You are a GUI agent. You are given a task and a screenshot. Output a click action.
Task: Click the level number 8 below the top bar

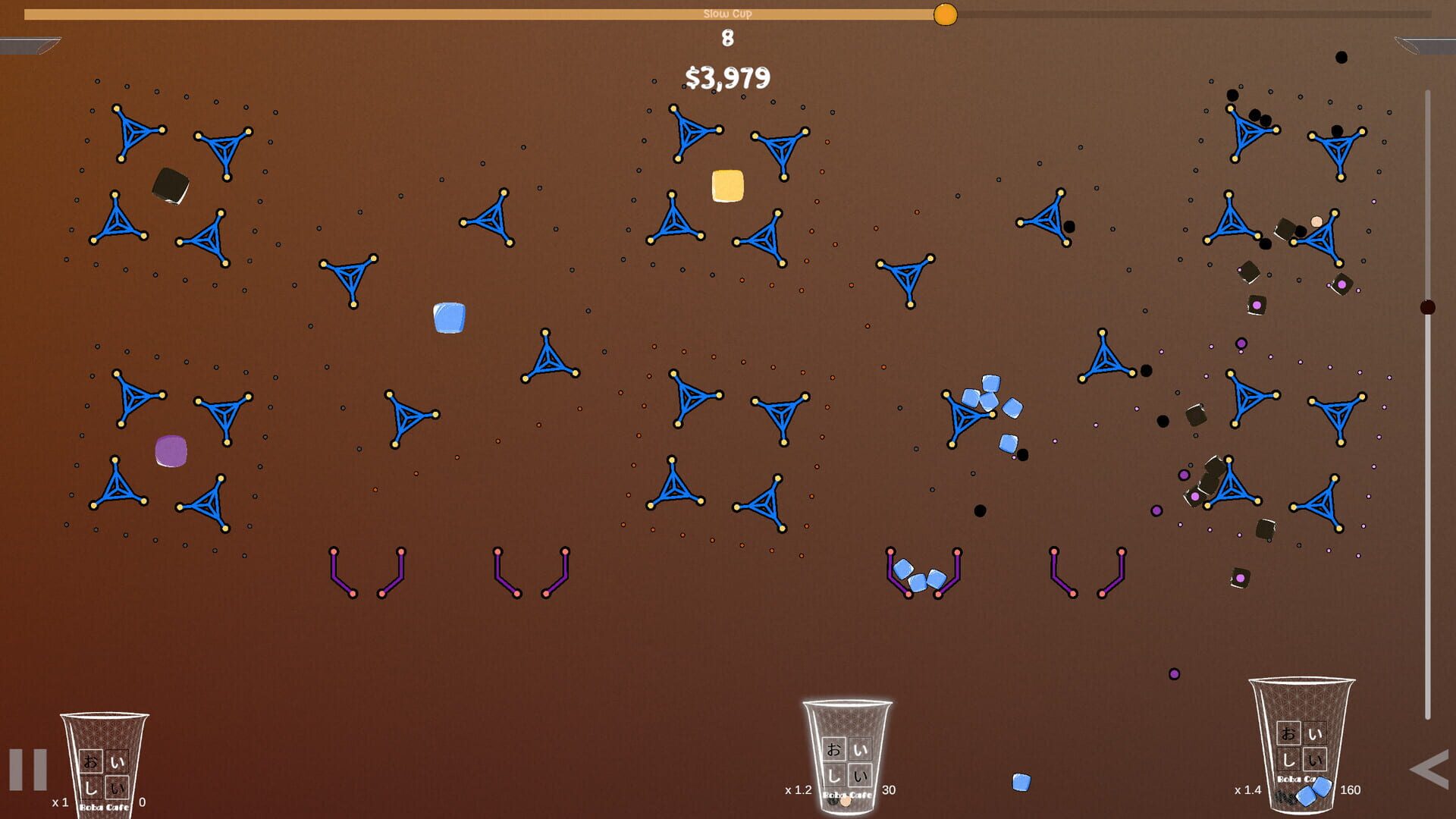726,38
